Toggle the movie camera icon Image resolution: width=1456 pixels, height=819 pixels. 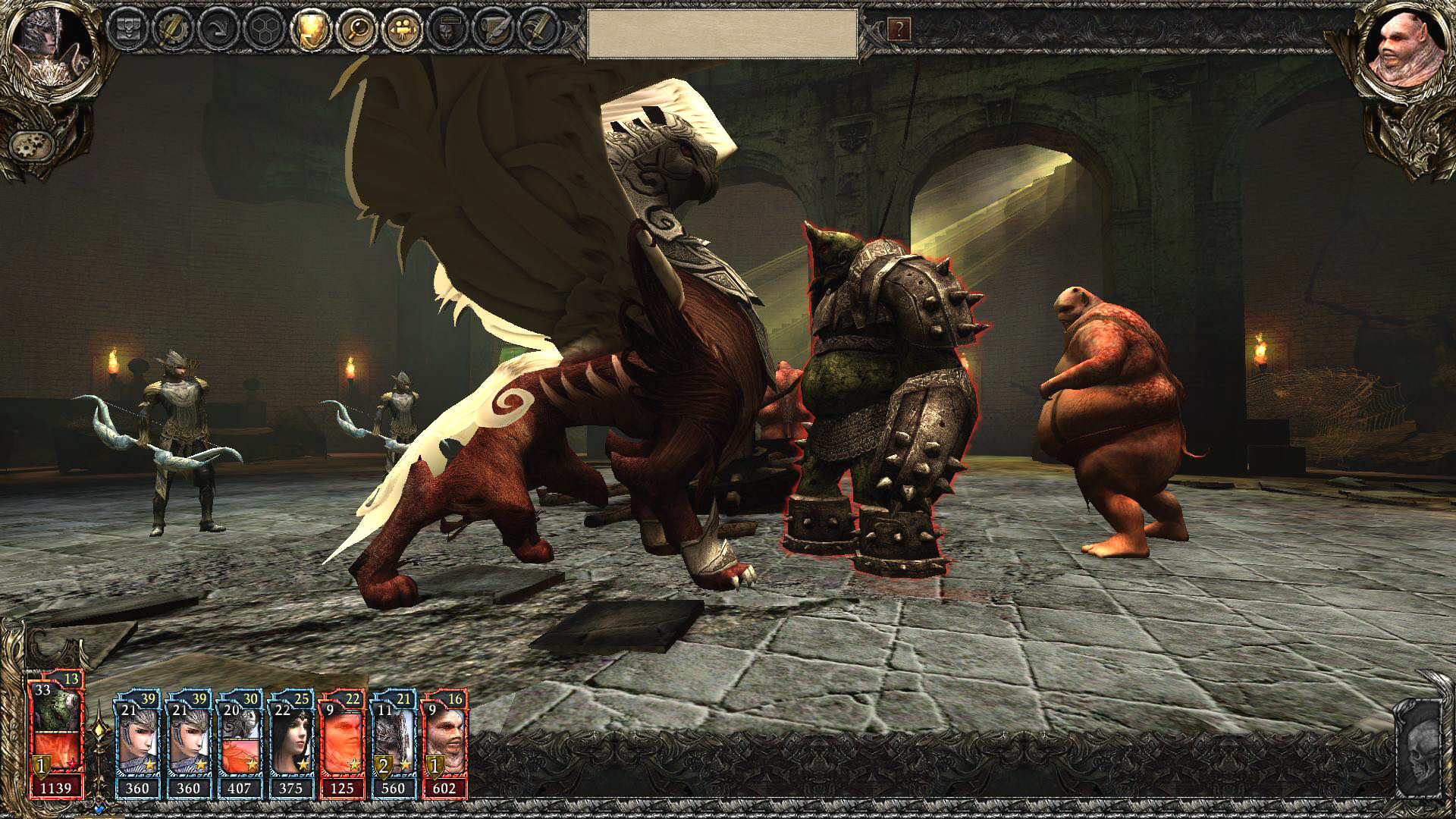[400, 30]
